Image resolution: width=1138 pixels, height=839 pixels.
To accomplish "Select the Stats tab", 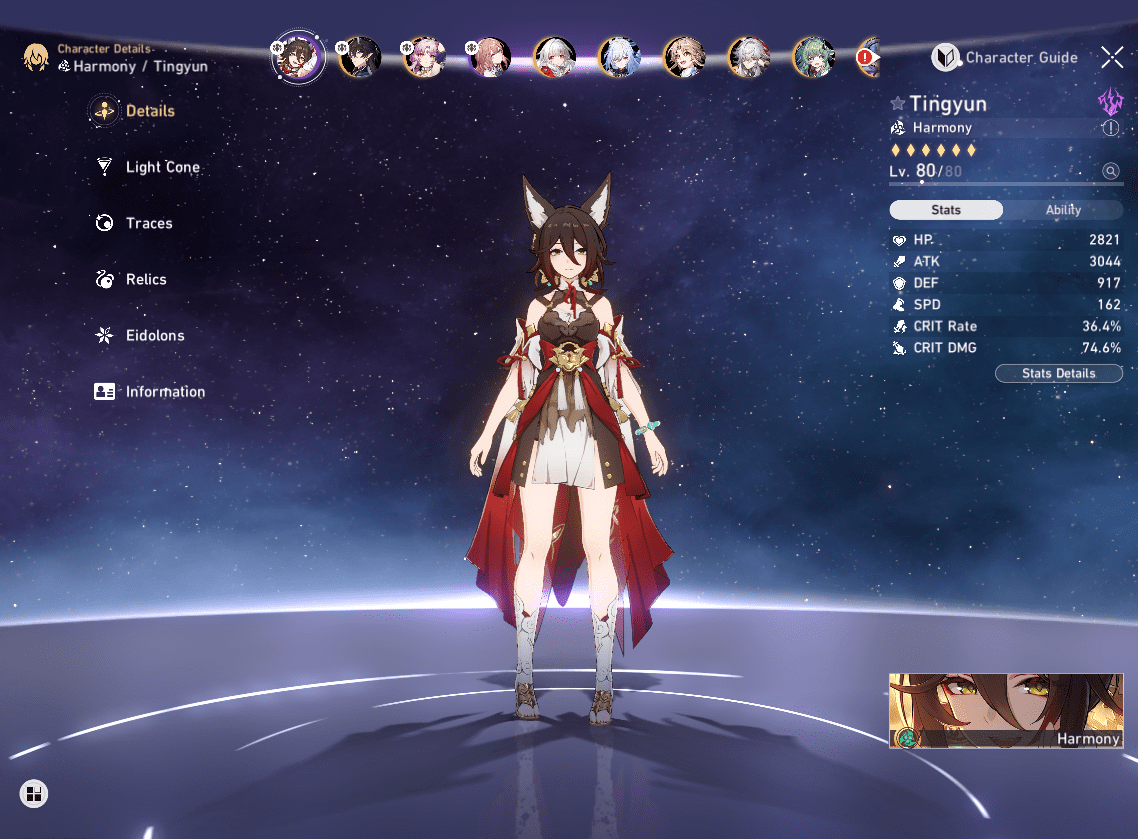I will [946, 210].
